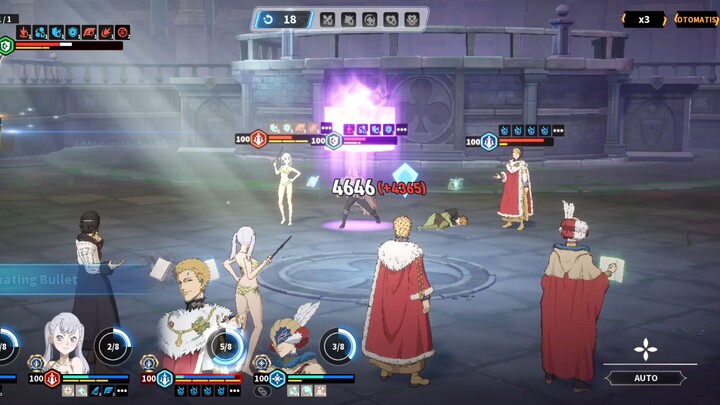Open the four-petal clover icon above AUTO
The height and width of the screenshot is (405, 720).
(x=646, y=349)
